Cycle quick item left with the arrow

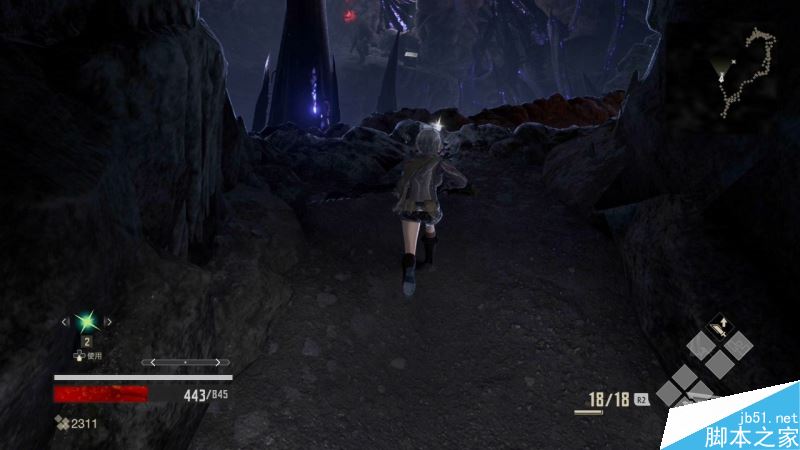coord(66,321)
